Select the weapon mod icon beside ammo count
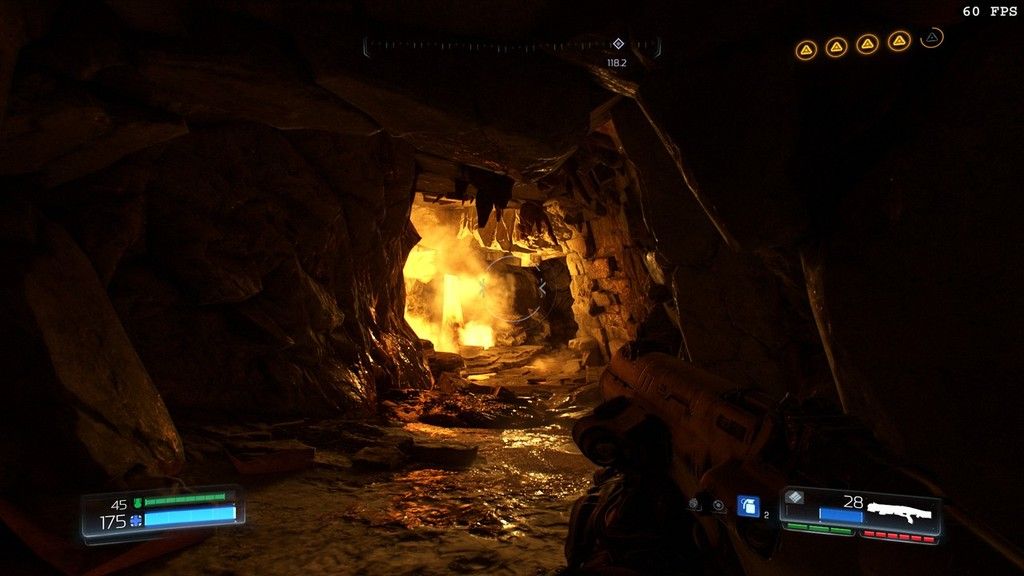The height and width of the screenshot is (576, 1024). click(x=796, y=497)
